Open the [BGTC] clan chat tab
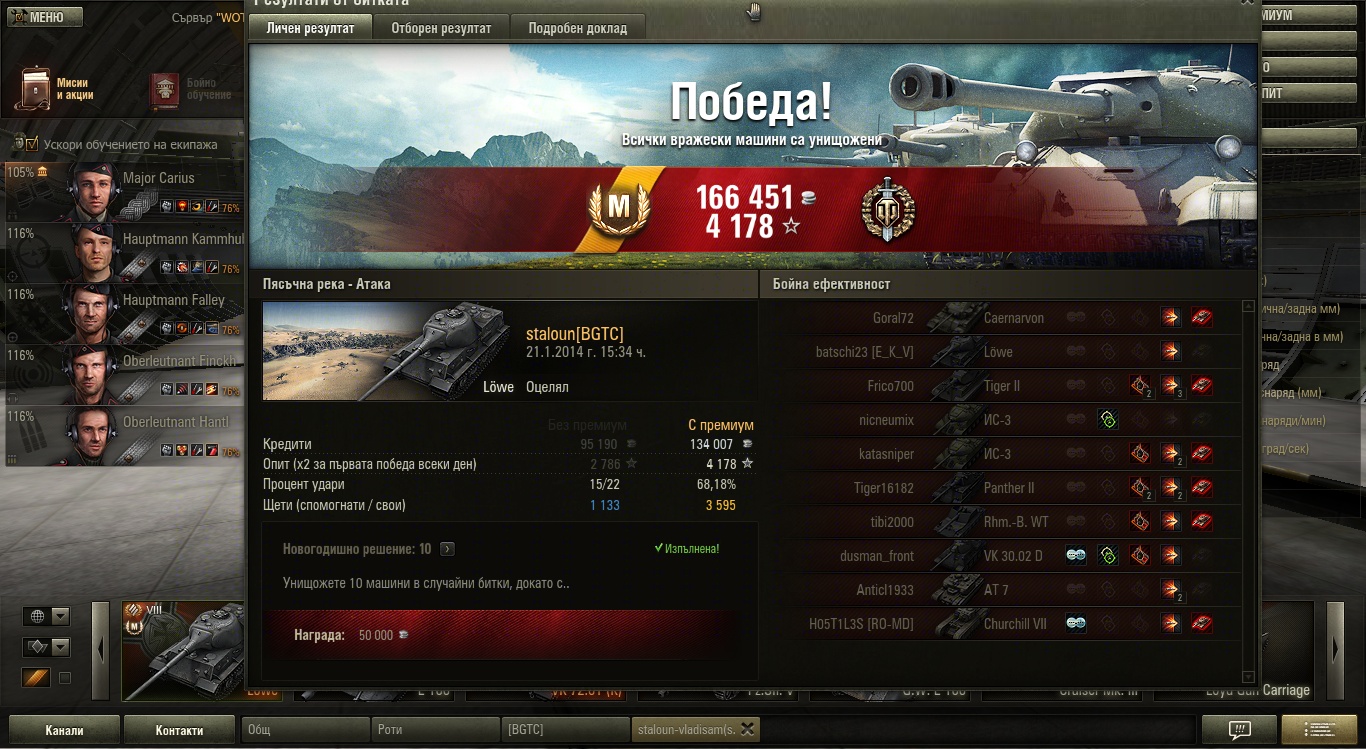1366x749 pixels. [565, 730]
